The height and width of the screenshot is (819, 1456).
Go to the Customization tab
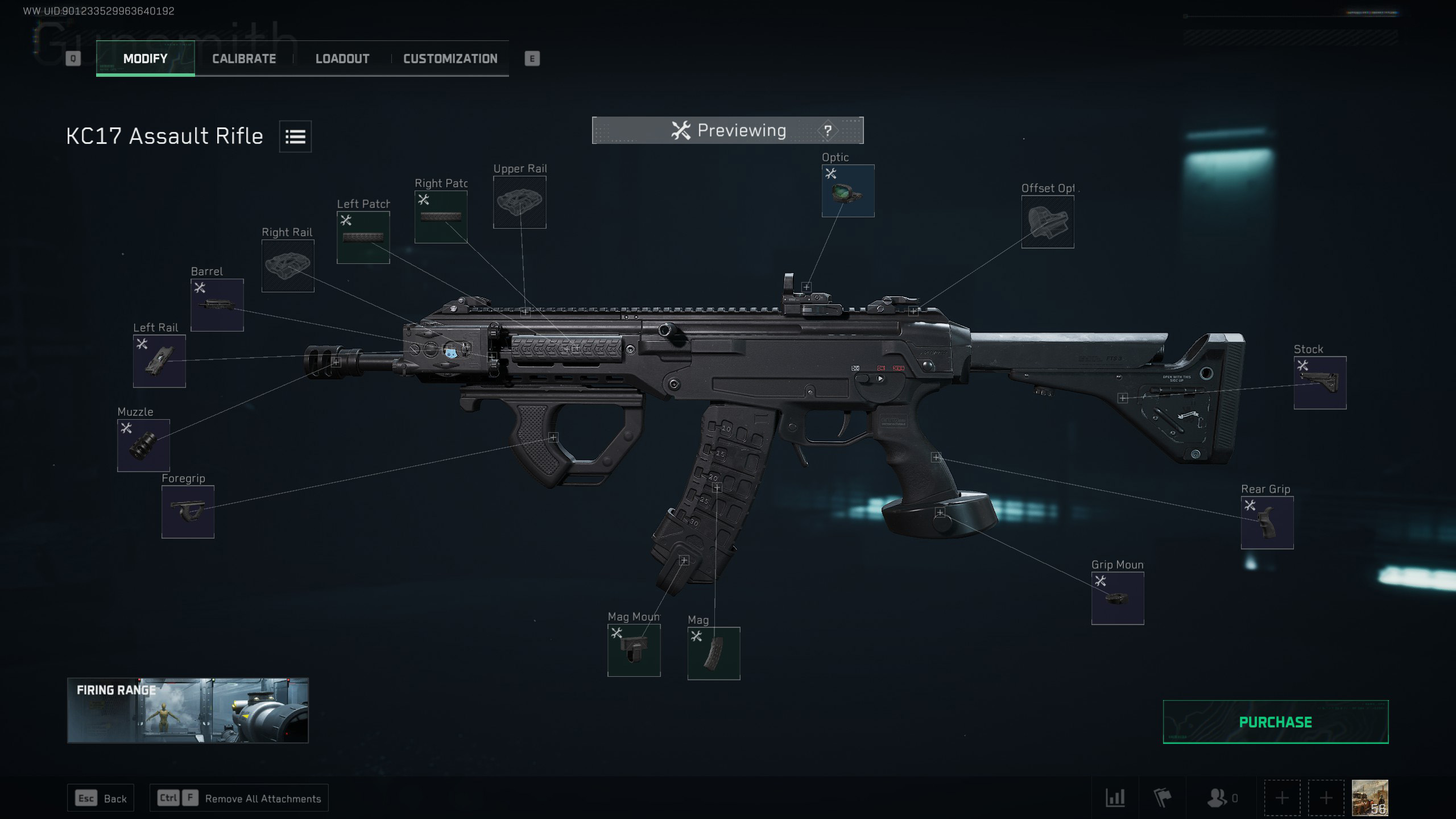point(450,59)
